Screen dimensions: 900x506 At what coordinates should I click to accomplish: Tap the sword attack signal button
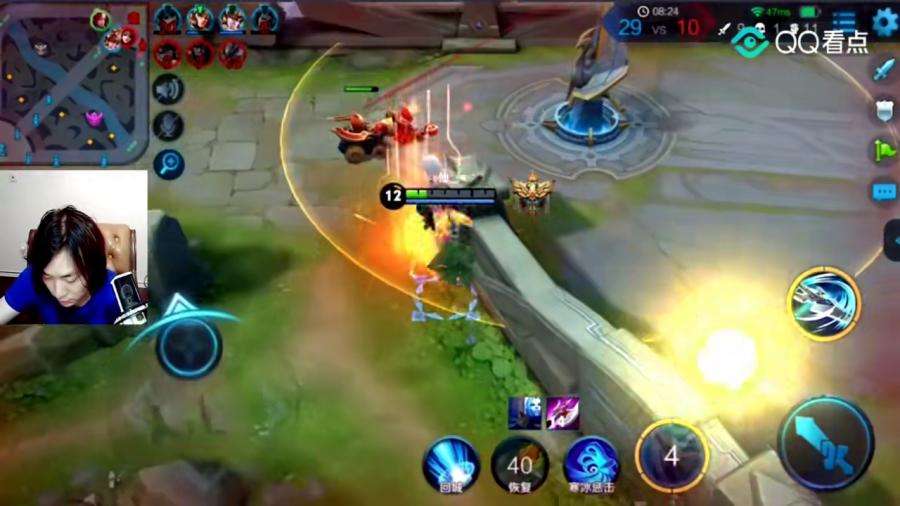(x=884, y=69)
